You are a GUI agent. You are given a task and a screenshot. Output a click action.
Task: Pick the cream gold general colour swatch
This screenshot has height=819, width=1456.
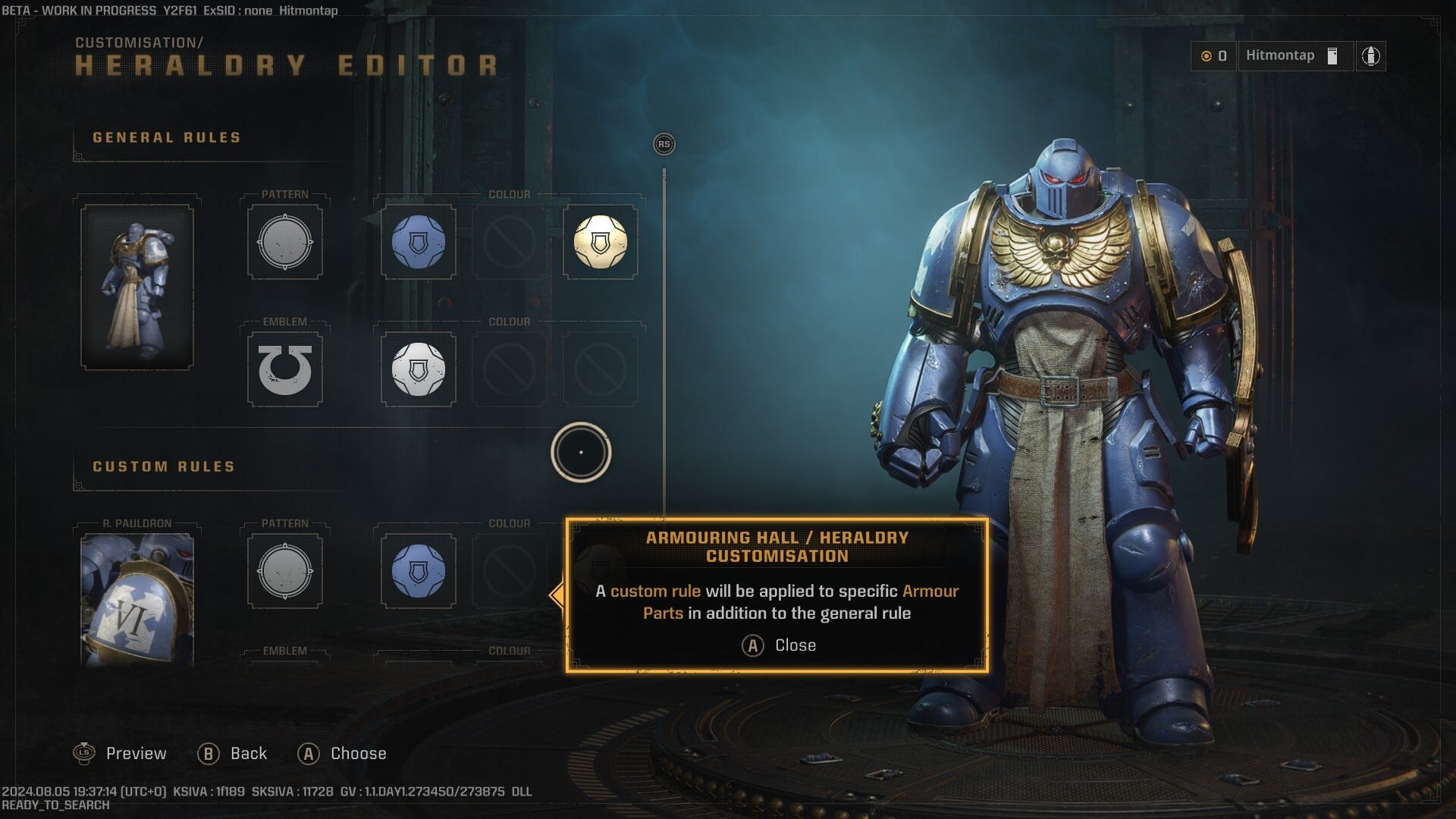[600, 243]
